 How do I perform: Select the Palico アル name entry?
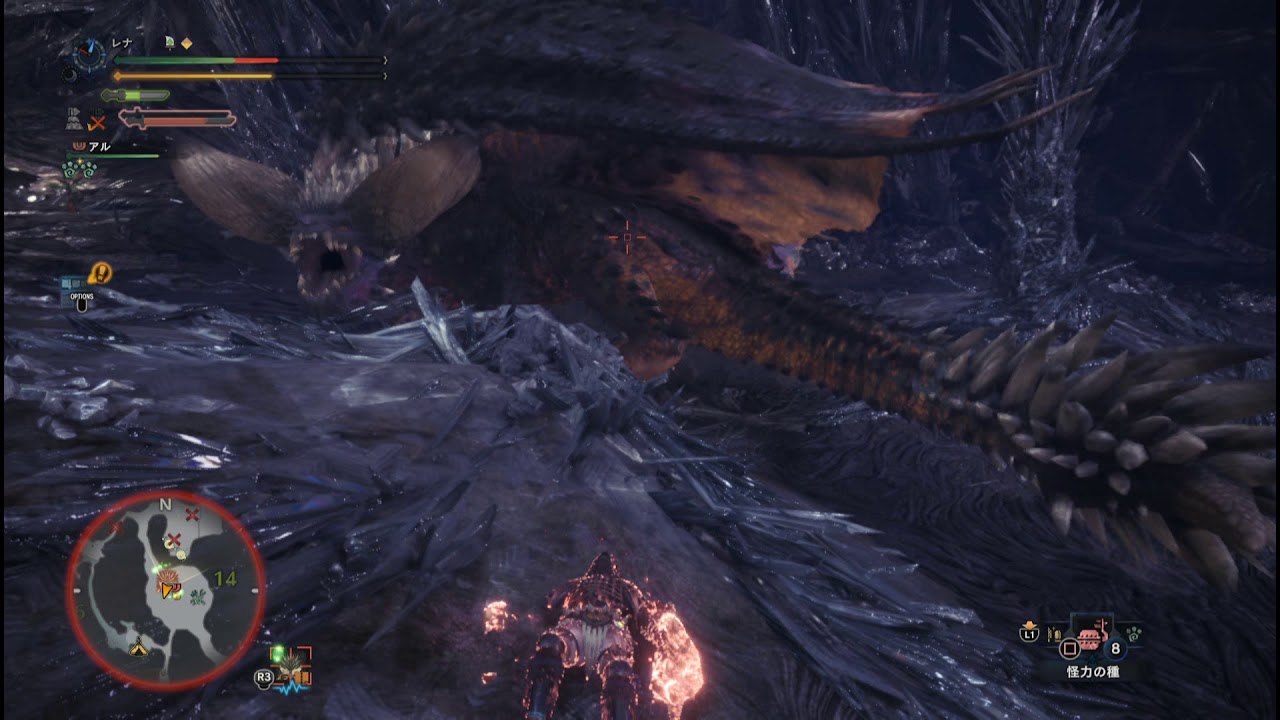[98, 146]
